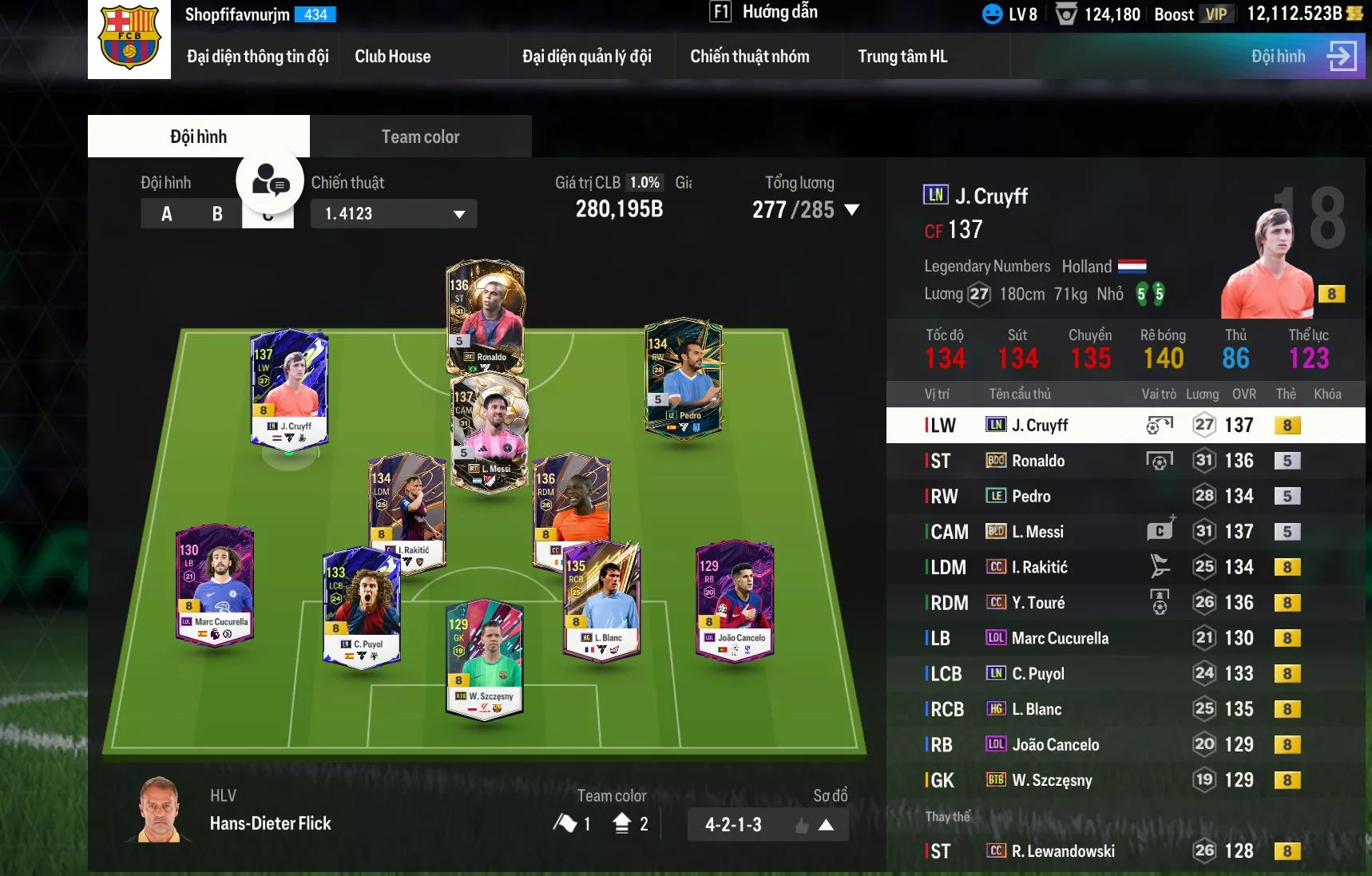Select squad B

click(217, 214)
